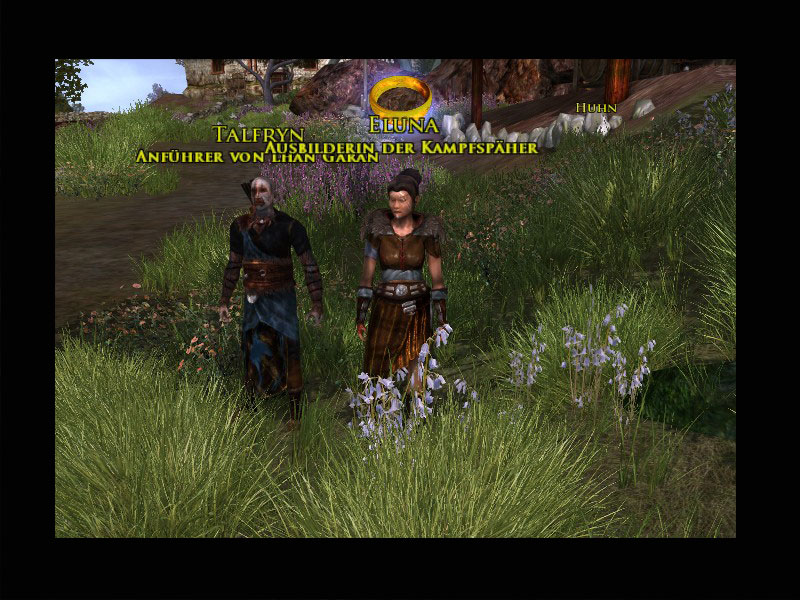Click the gold quest ring above Eluna

(401, 97)
